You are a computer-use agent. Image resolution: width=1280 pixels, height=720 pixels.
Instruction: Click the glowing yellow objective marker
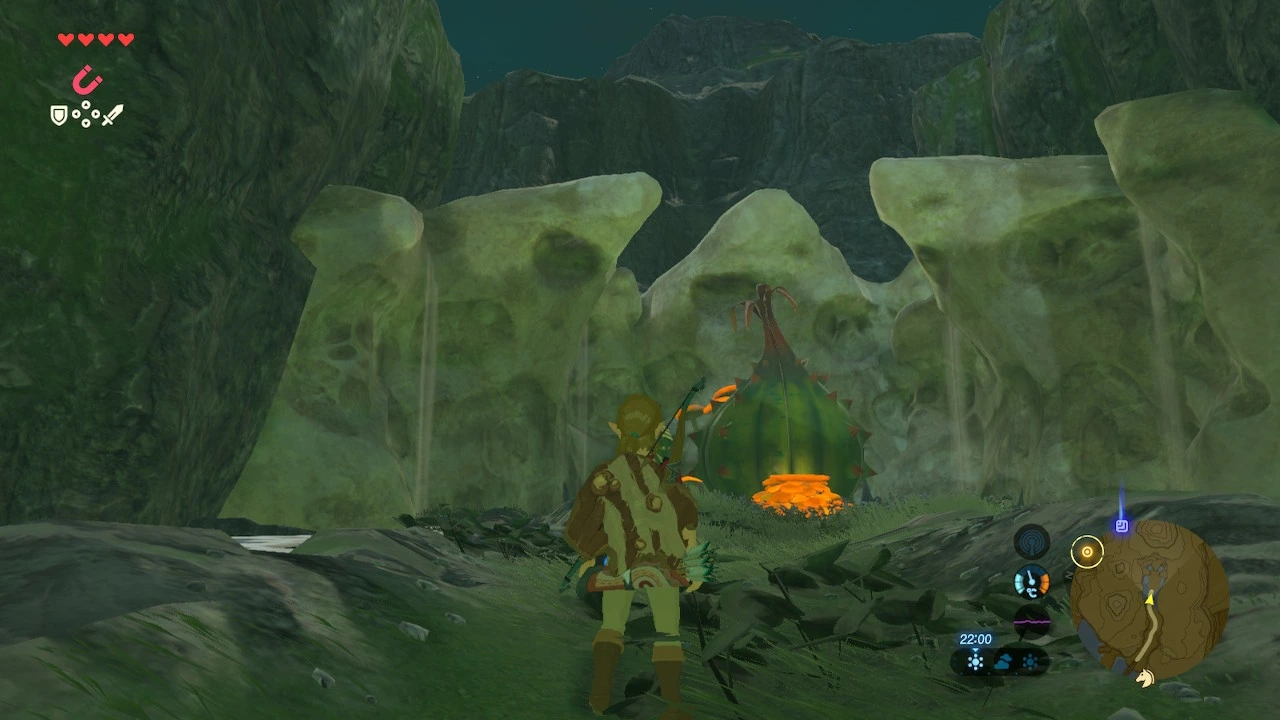pos(1086,551)
